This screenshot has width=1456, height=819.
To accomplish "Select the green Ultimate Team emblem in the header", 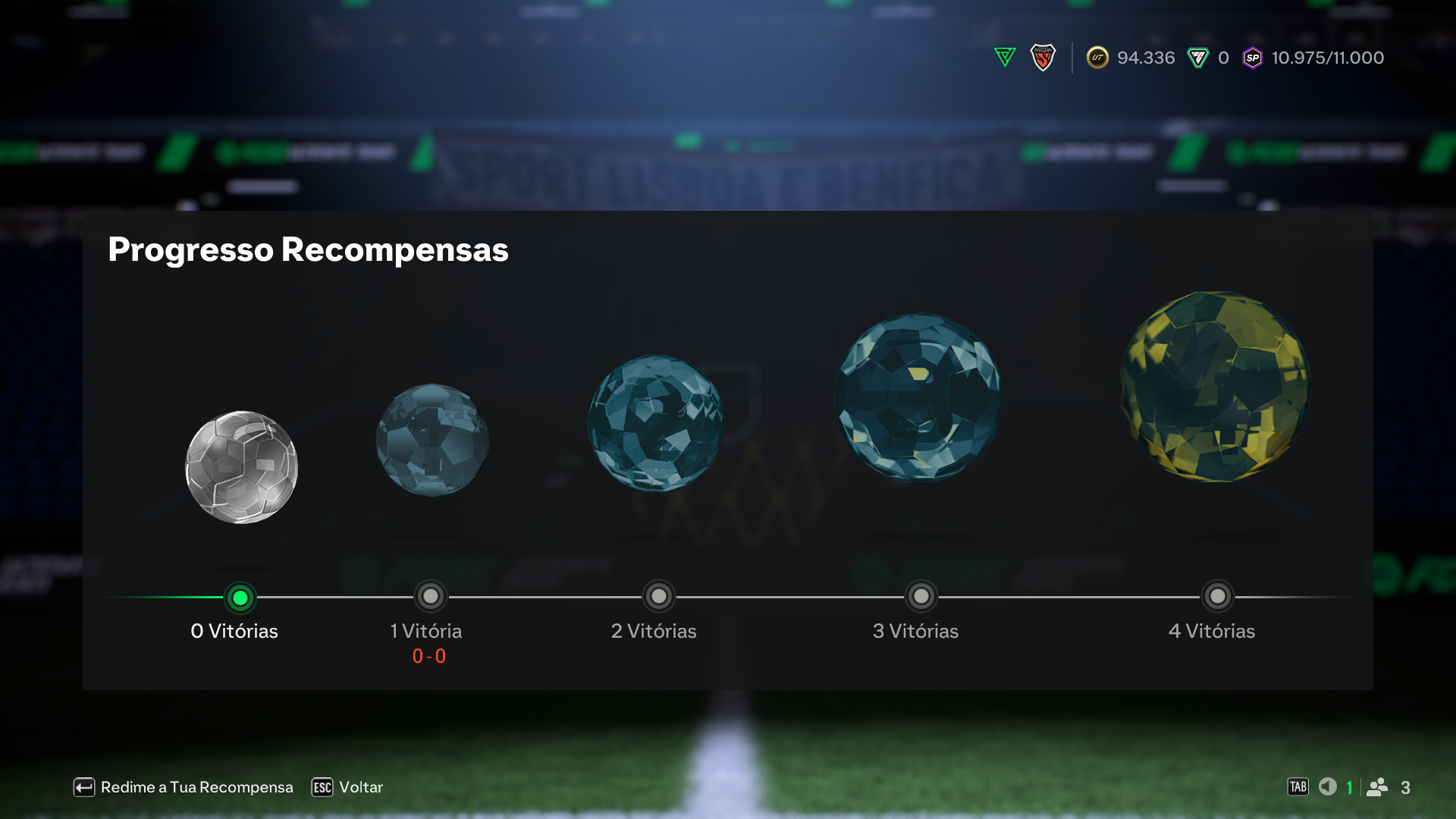I will [x=1005, y=57].
